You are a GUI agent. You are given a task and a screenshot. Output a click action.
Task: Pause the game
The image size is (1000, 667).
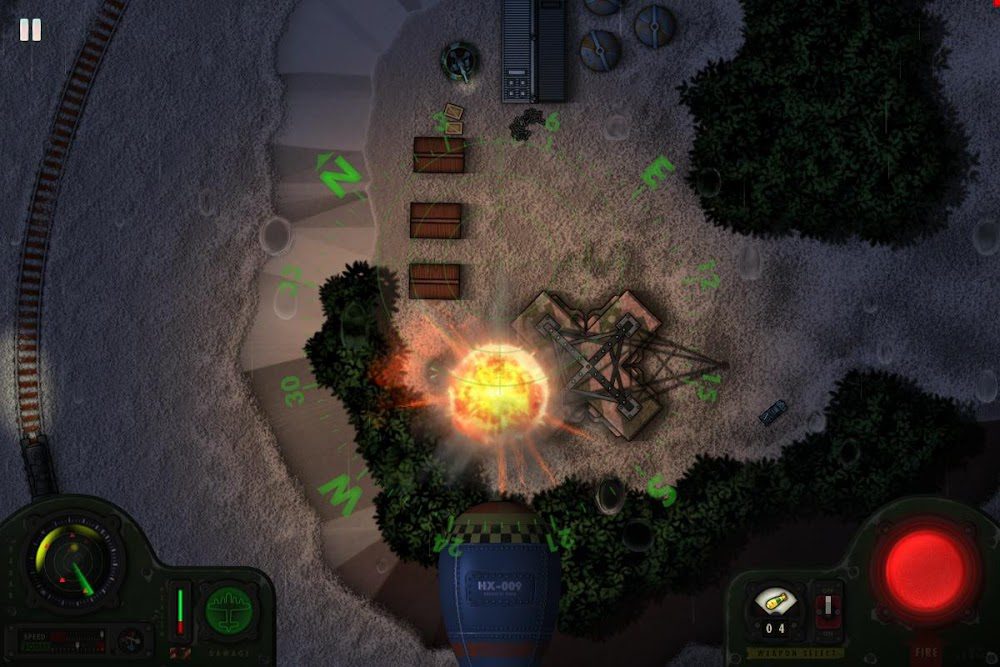30,30
